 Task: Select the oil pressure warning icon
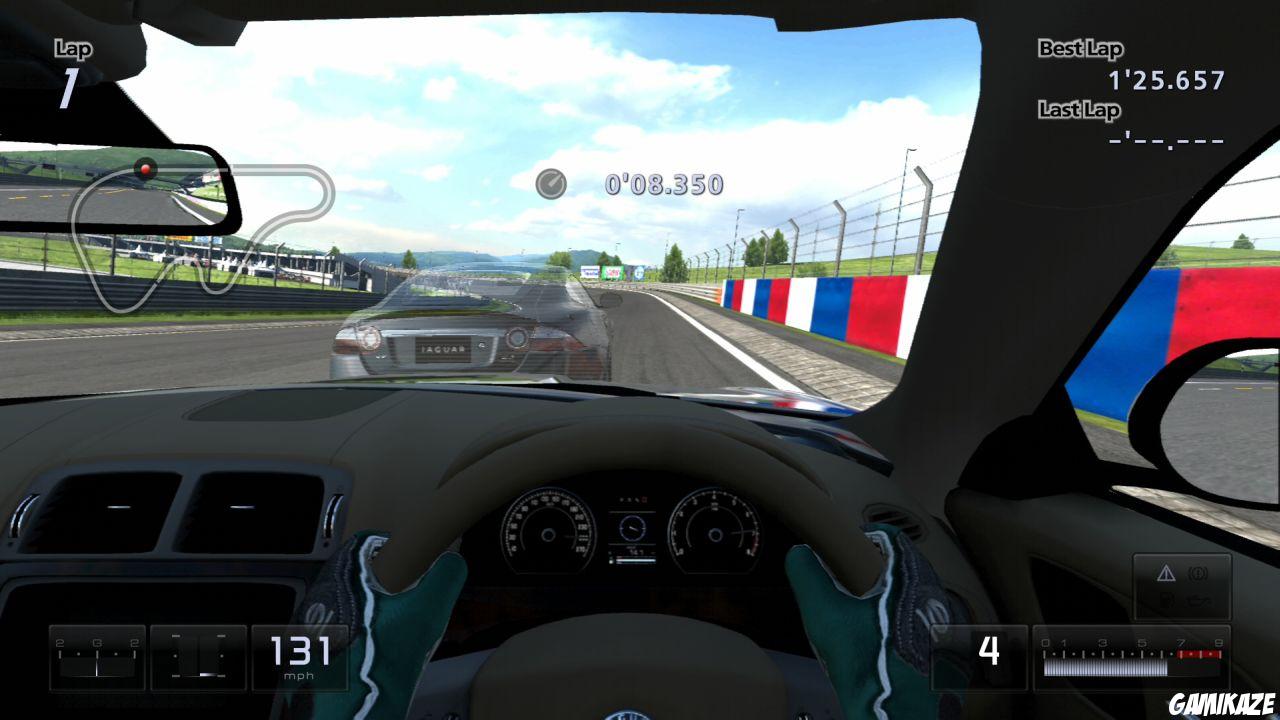pyautogui.click(x=1197, y=598)
